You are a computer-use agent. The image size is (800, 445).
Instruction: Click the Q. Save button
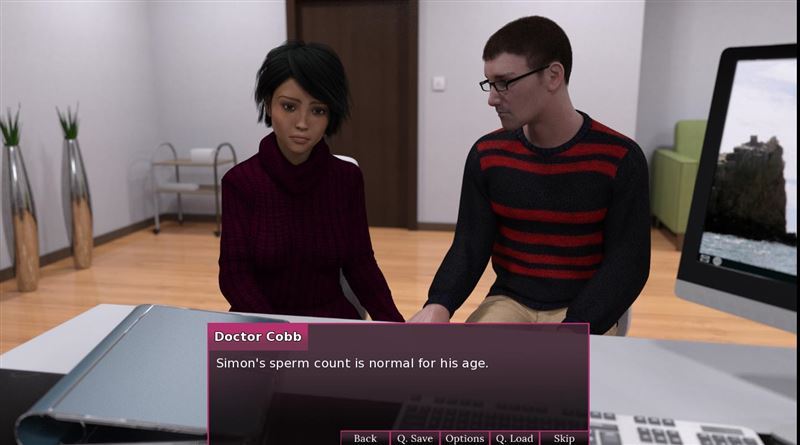[x=414, y=438]
